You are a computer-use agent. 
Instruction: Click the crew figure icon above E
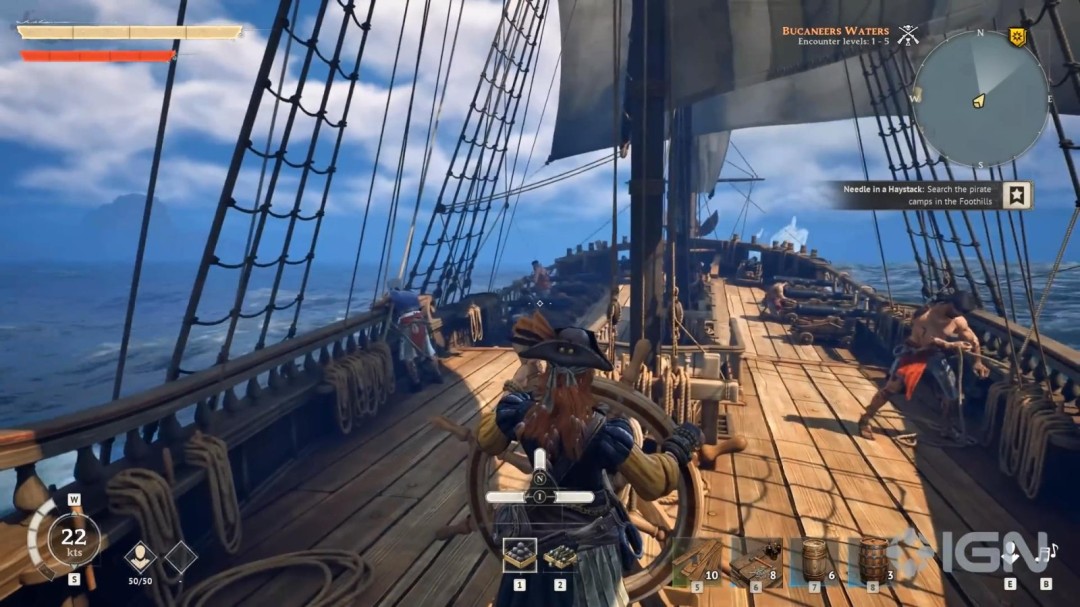[x=1010, y=553]
